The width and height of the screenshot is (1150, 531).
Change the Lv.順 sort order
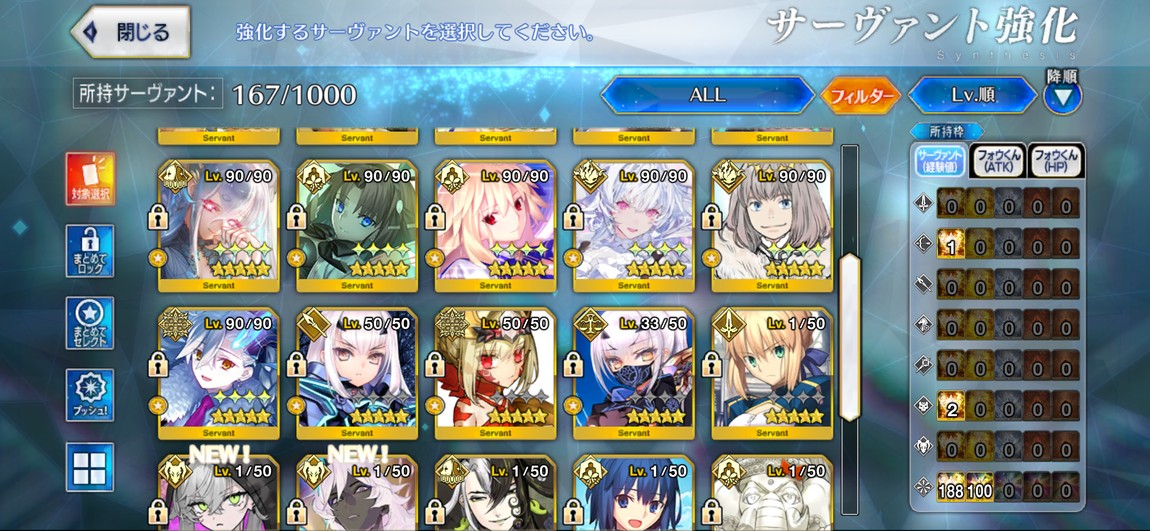pos(972,96)
